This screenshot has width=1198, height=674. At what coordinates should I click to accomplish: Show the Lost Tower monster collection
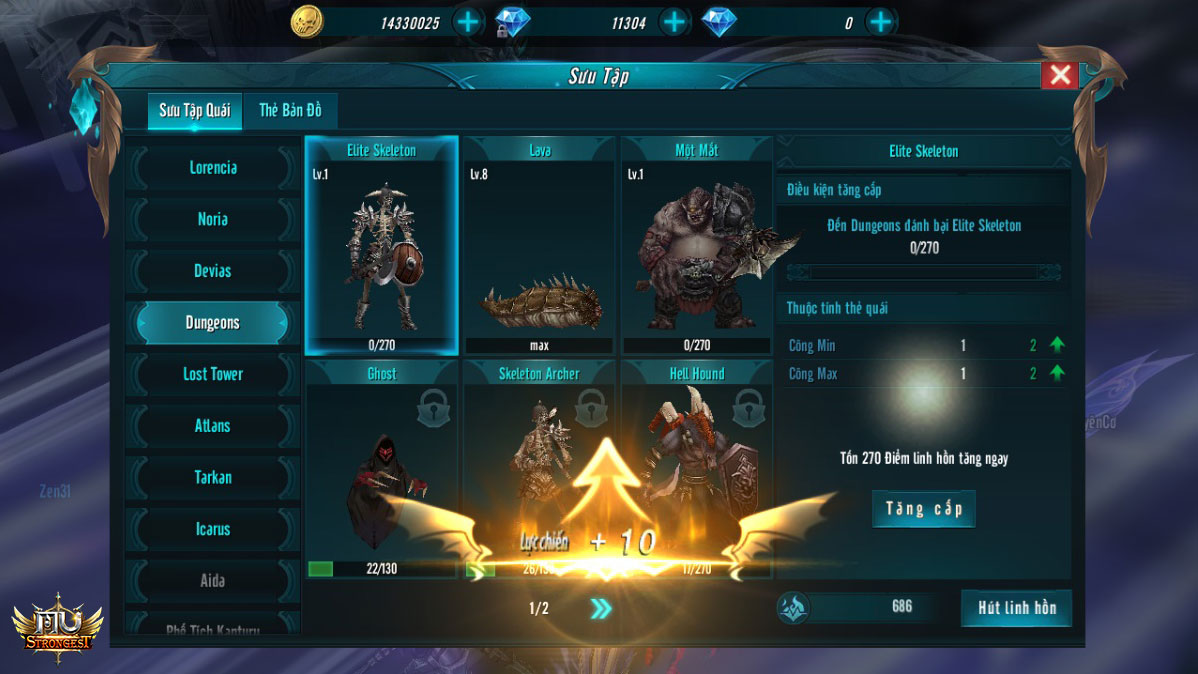pos(213,374)
